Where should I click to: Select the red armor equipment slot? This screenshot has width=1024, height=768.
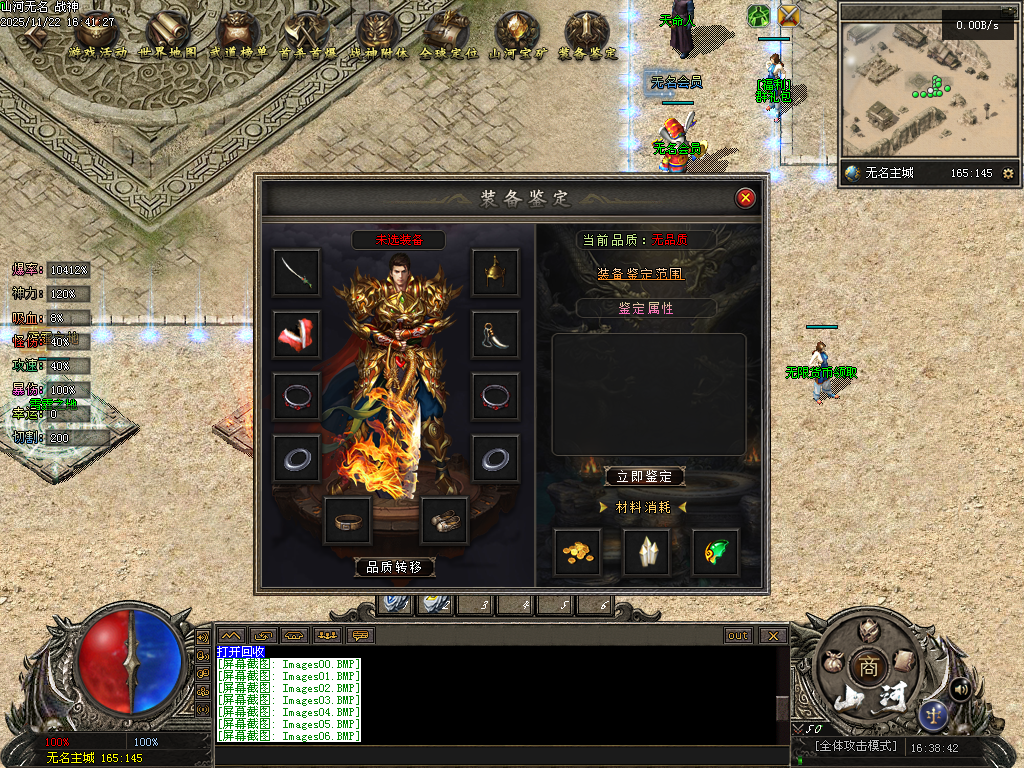(x=297, y=334)
